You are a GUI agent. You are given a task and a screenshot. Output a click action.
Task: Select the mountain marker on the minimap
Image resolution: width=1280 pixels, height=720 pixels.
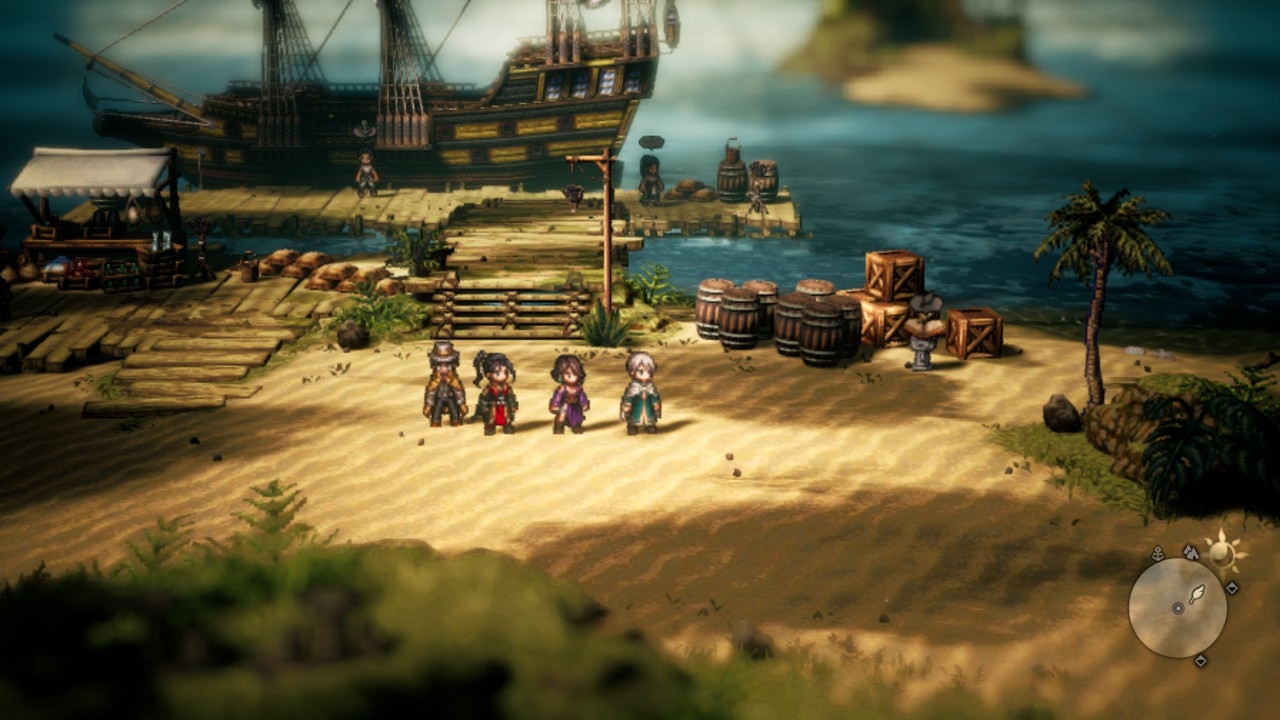coord(1190,550)
